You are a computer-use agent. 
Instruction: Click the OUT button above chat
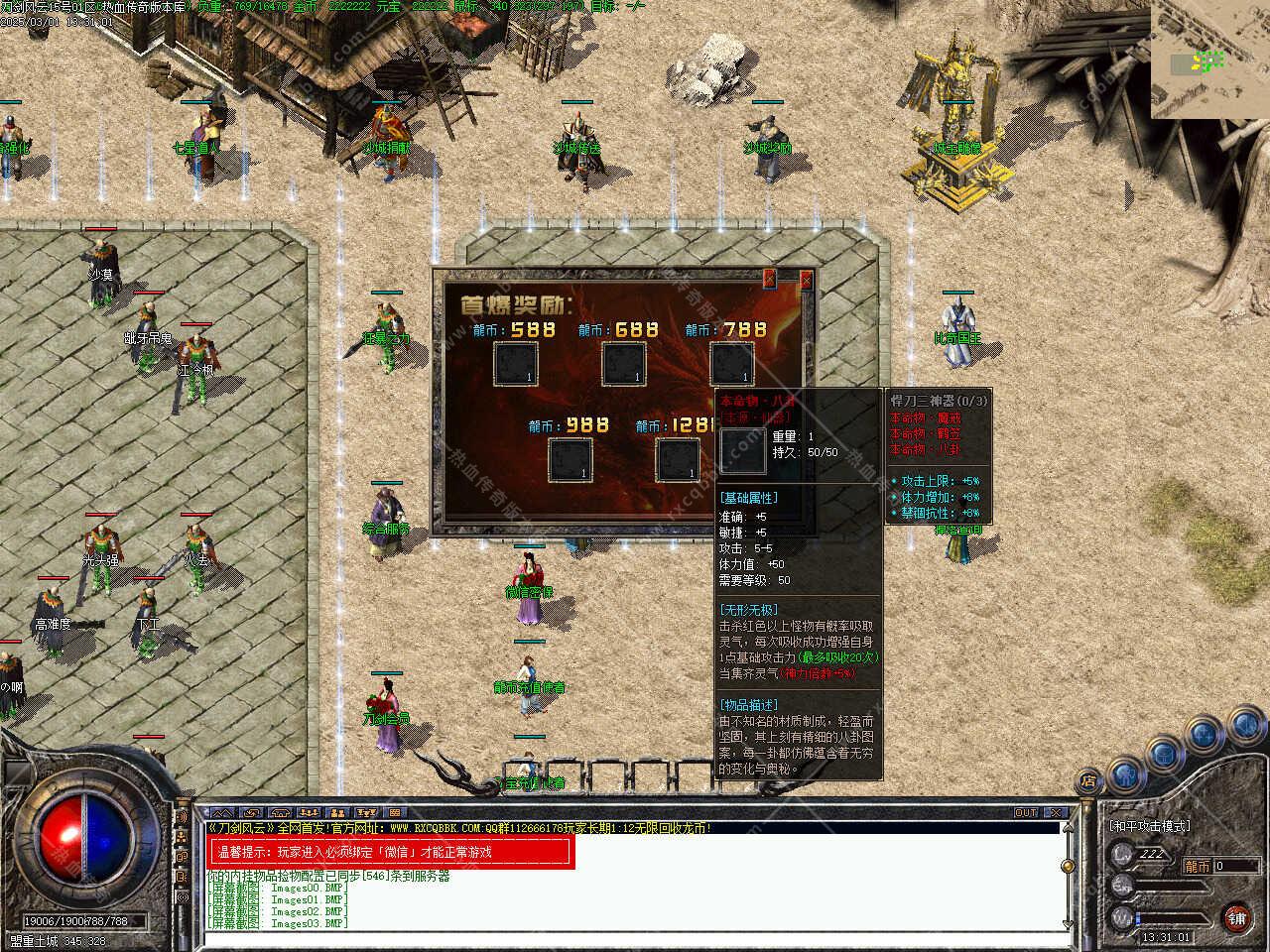tap(1026, 813)
